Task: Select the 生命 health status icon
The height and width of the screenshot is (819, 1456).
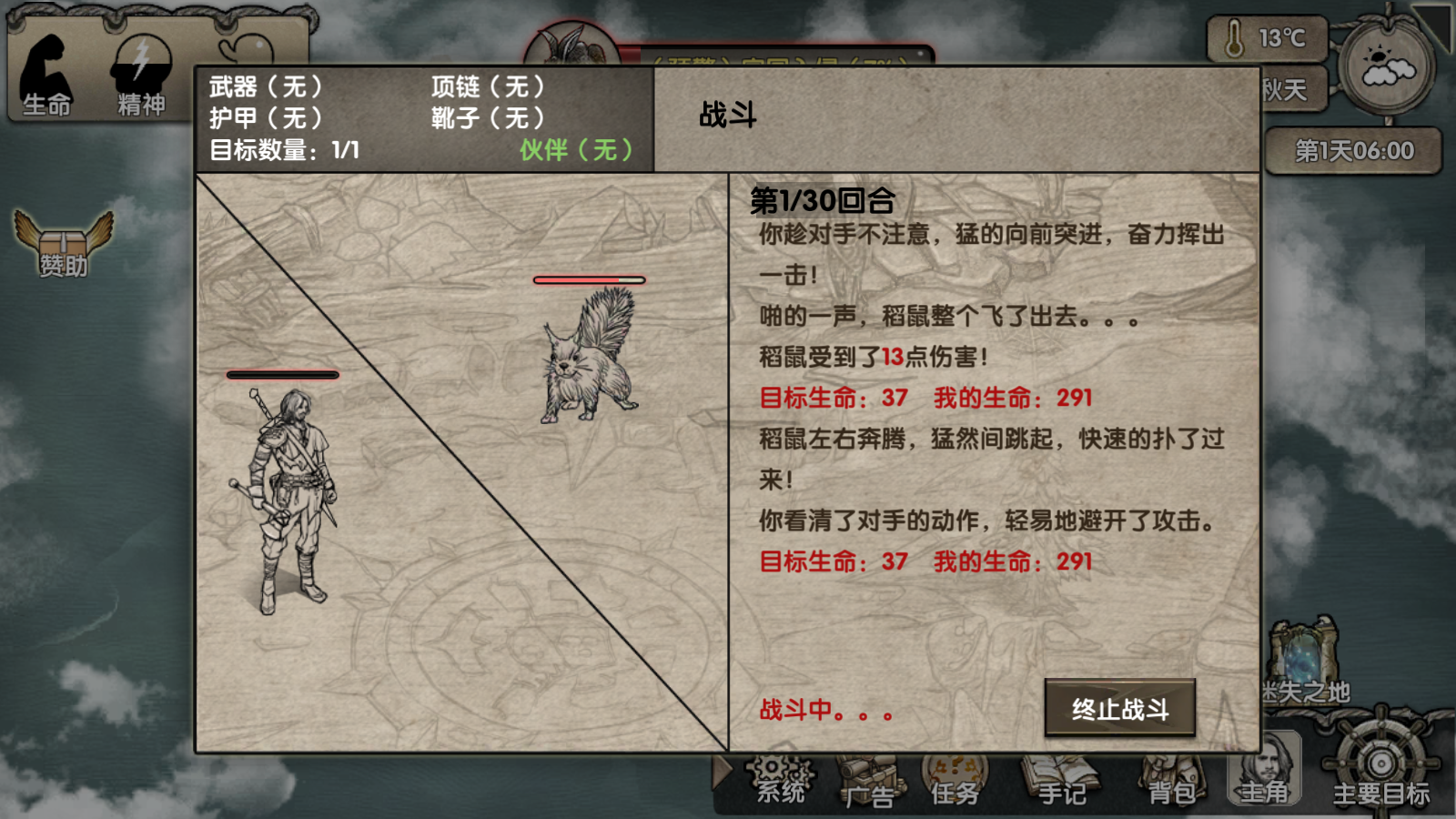Action: coord(46,77)
